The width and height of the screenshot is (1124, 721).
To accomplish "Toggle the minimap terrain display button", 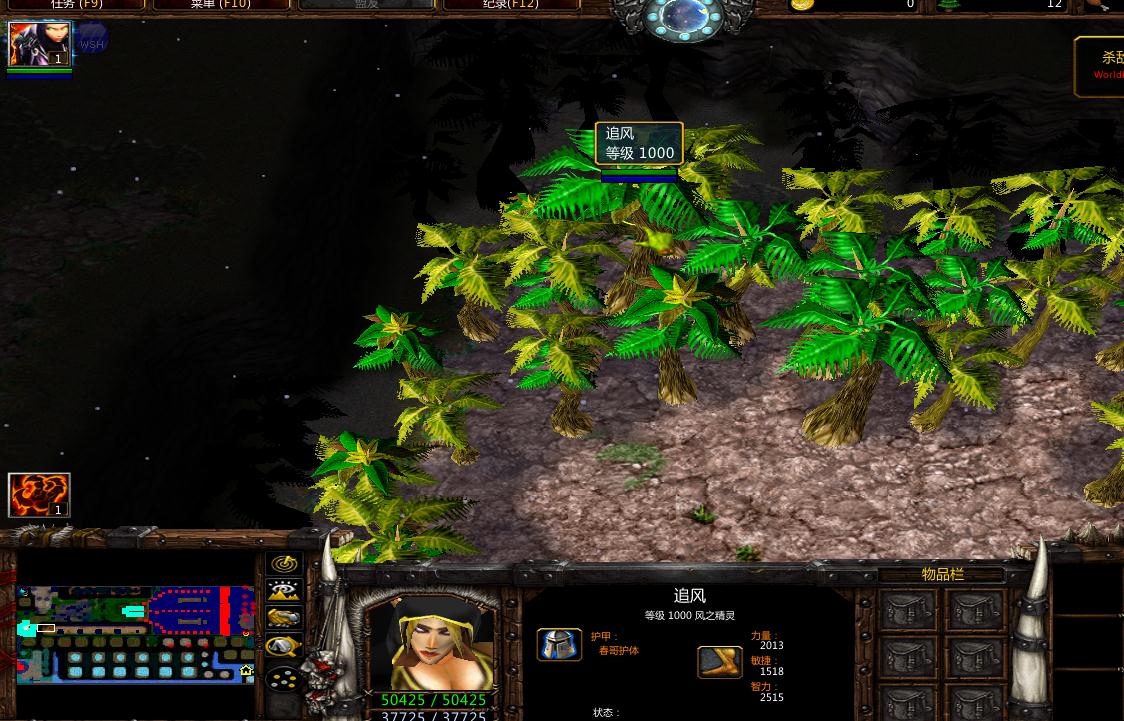I will pyautogui.click(x=284, y=591).
